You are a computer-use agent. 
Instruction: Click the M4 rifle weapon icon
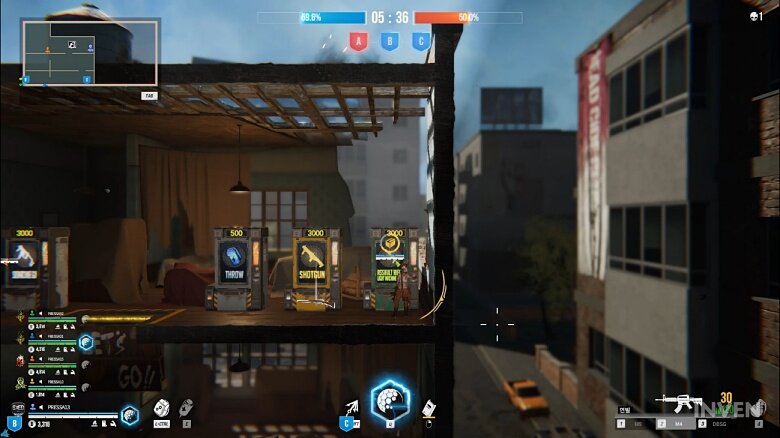click(x=678, y=403)
